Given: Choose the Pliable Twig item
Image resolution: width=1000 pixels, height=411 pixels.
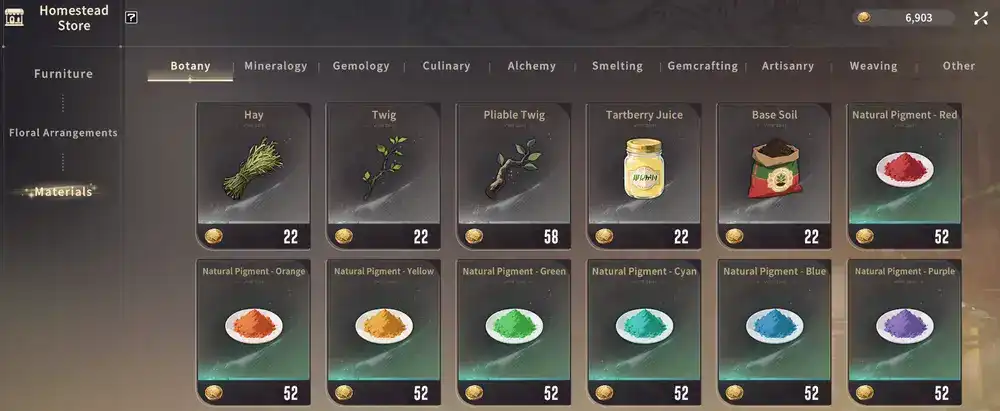Looking at the screenshot, I should 514,174.
